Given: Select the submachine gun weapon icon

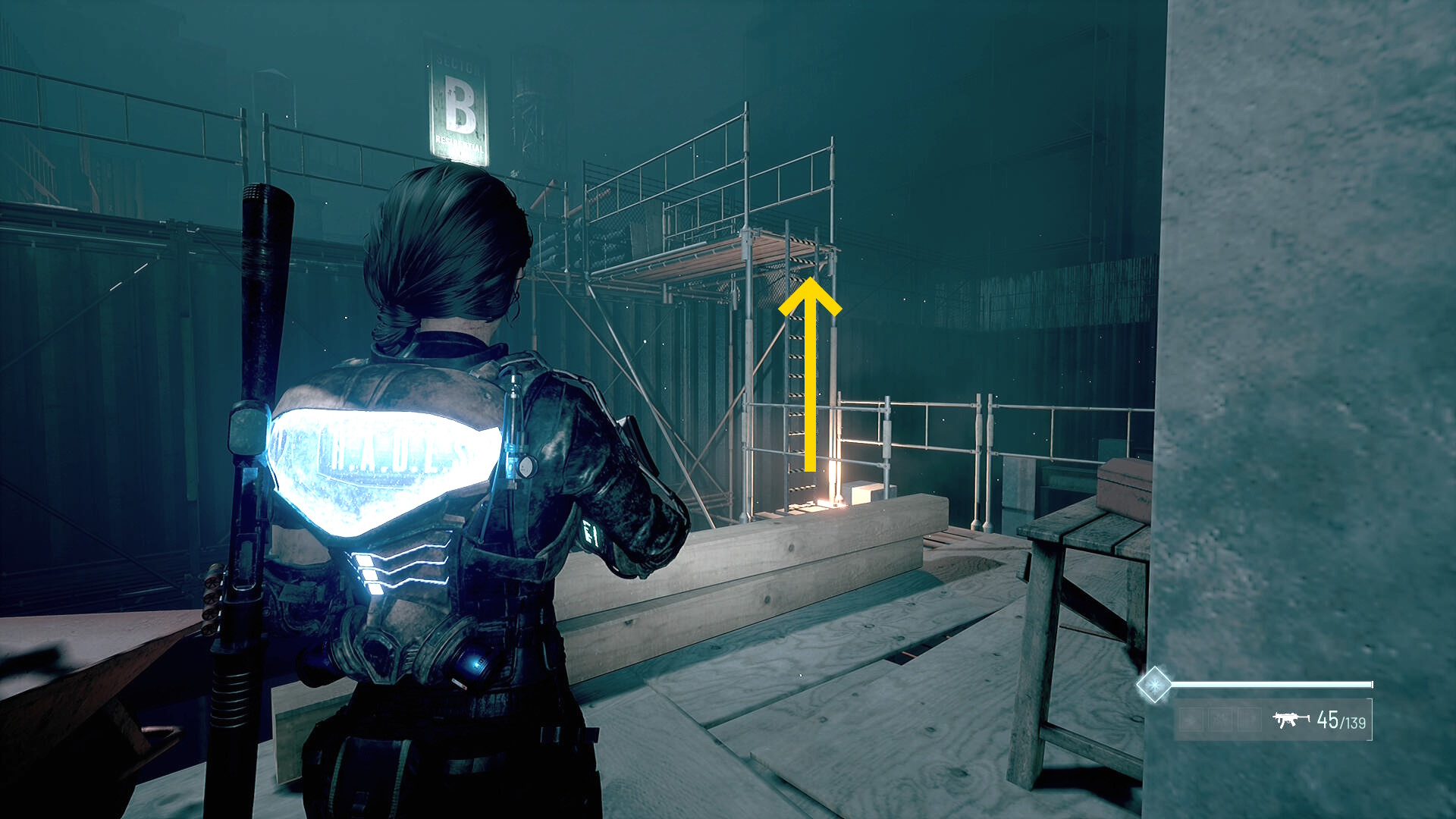Looking at the screenshot, I should click(1291, 720).
